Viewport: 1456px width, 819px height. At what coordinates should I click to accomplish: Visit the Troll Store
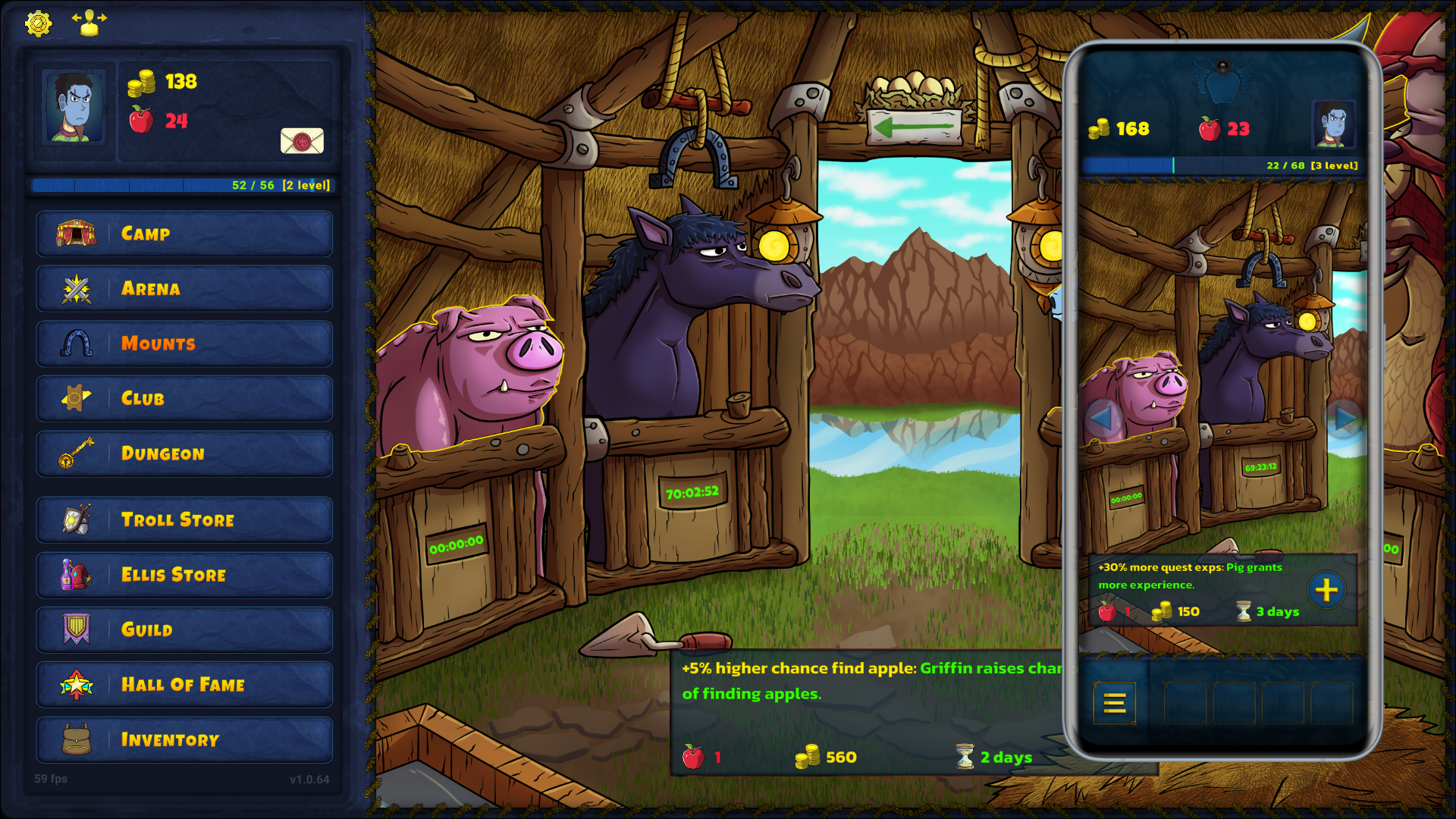pos(184,520)
